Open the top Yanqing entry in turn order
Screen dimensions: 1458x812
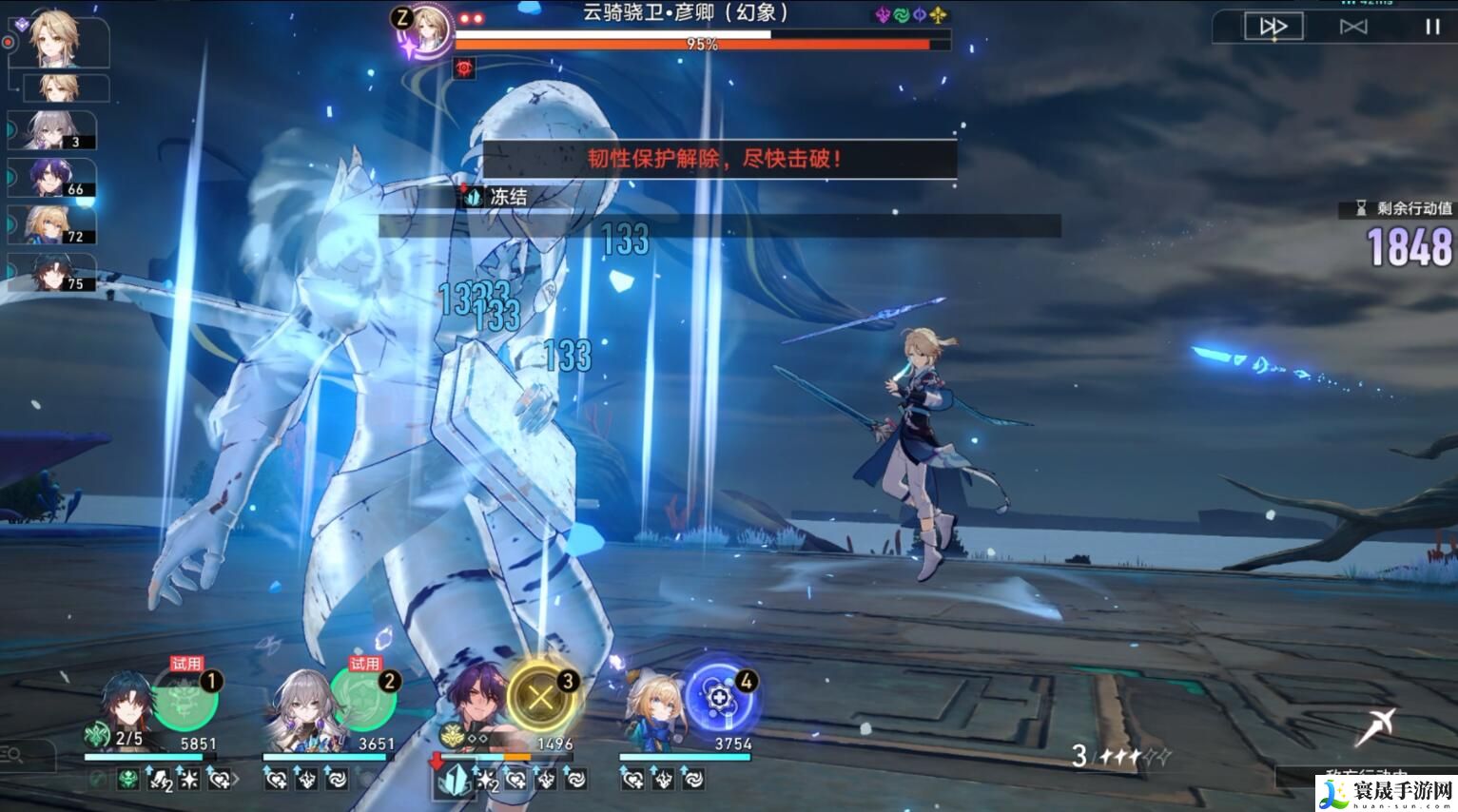pyautogui.click(x=57, y=38)
